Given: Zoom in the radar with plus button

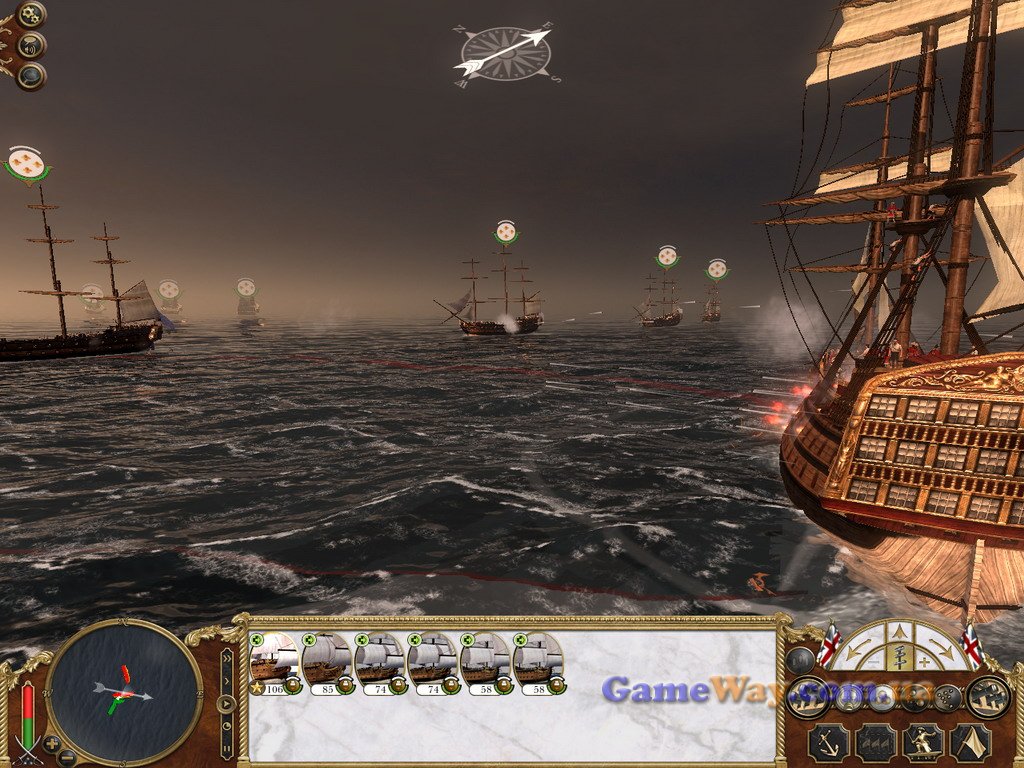Looking at the screenshot, I should click(x=51, y=744).
